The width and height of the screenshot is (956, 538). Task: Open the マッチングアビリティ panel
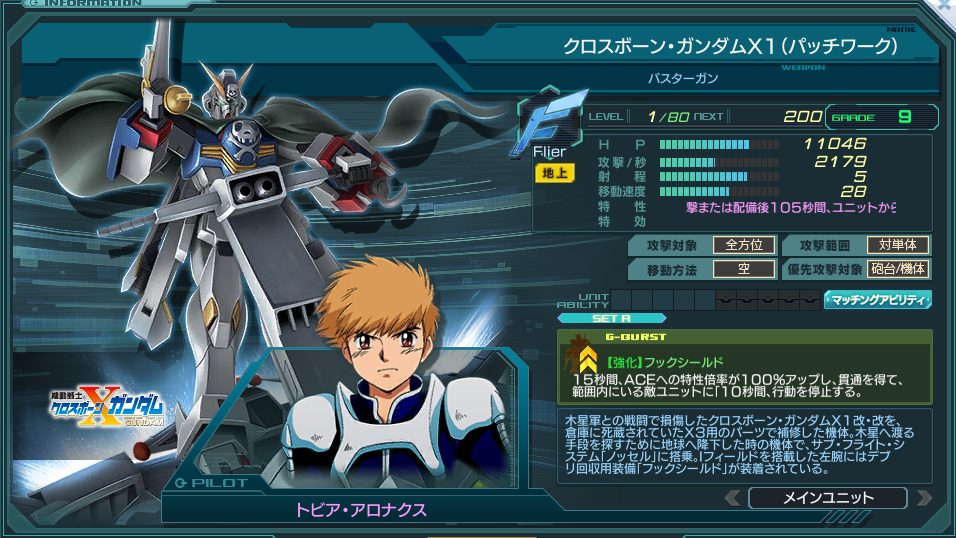pos(877,299)
